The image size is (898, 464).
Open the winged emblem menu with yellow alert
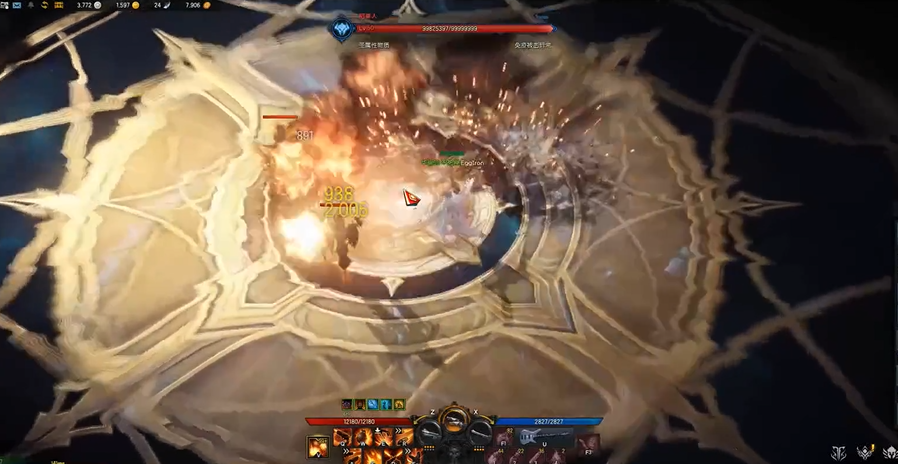[x=863, y=453]
